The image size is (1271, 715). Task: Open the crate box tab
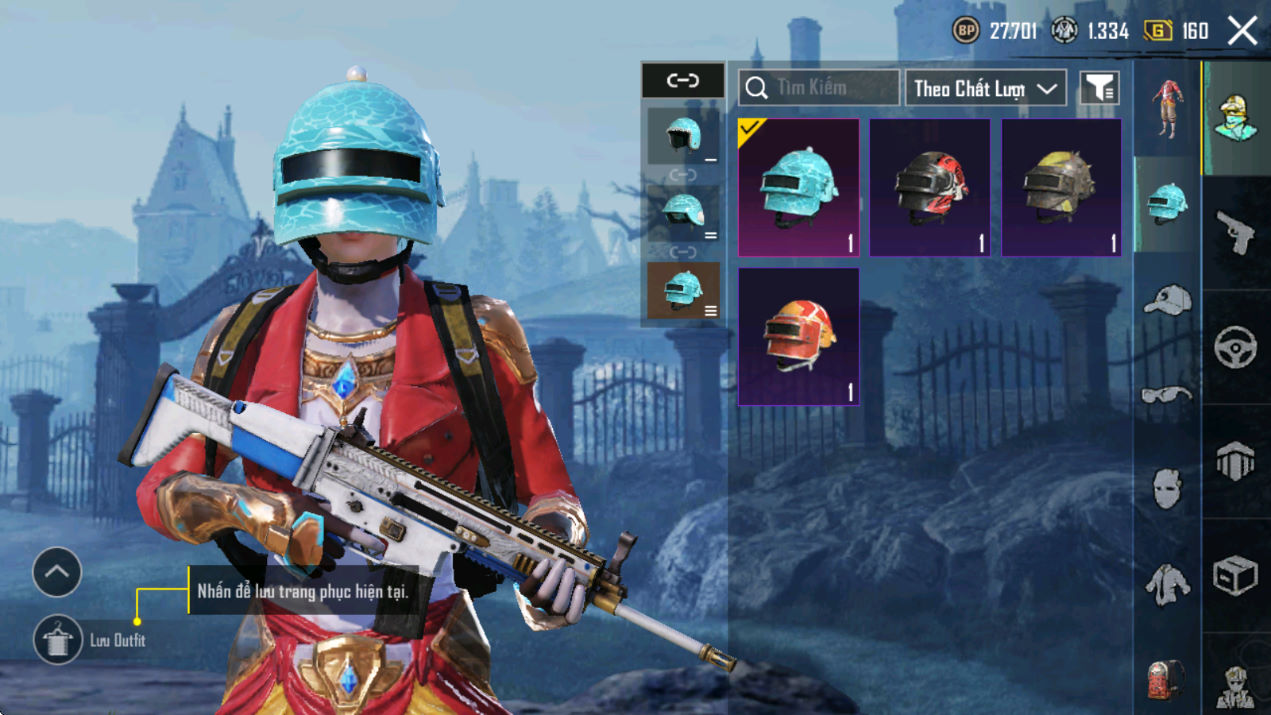(1236, 576)
